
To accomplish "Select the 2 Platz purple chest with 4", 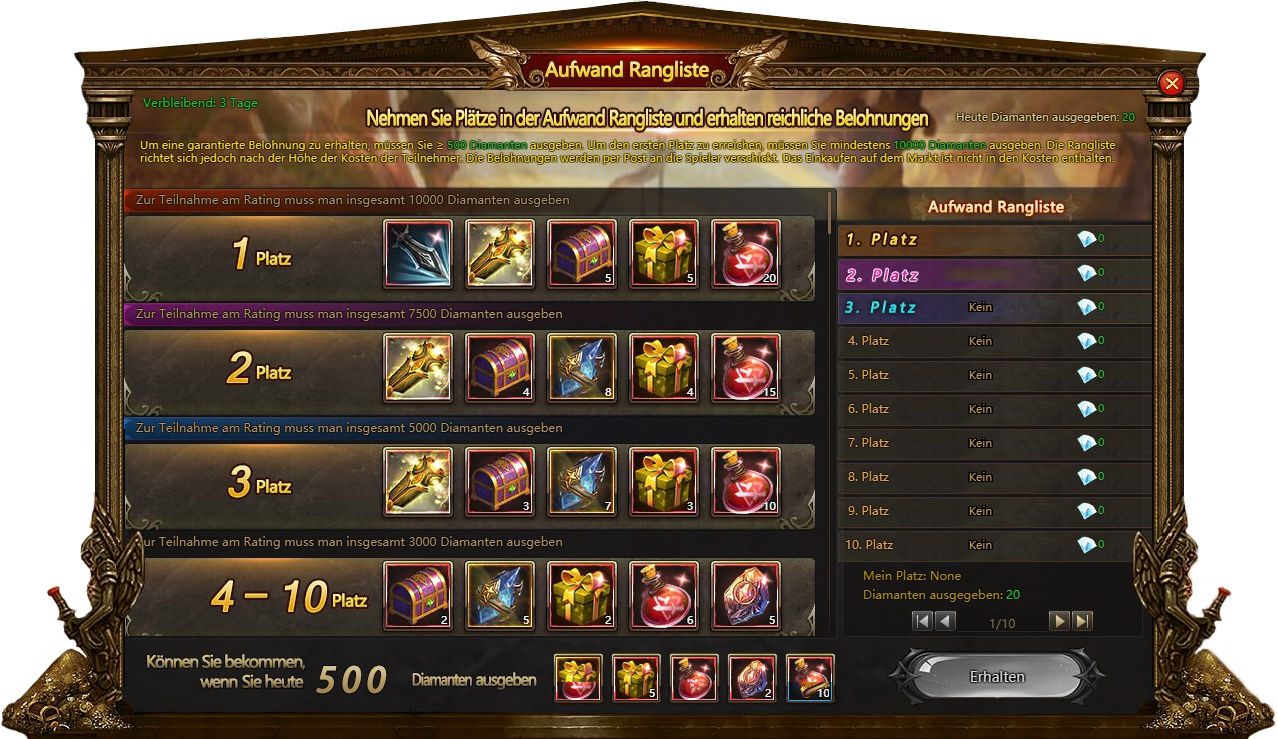I will tap(500, 368).
